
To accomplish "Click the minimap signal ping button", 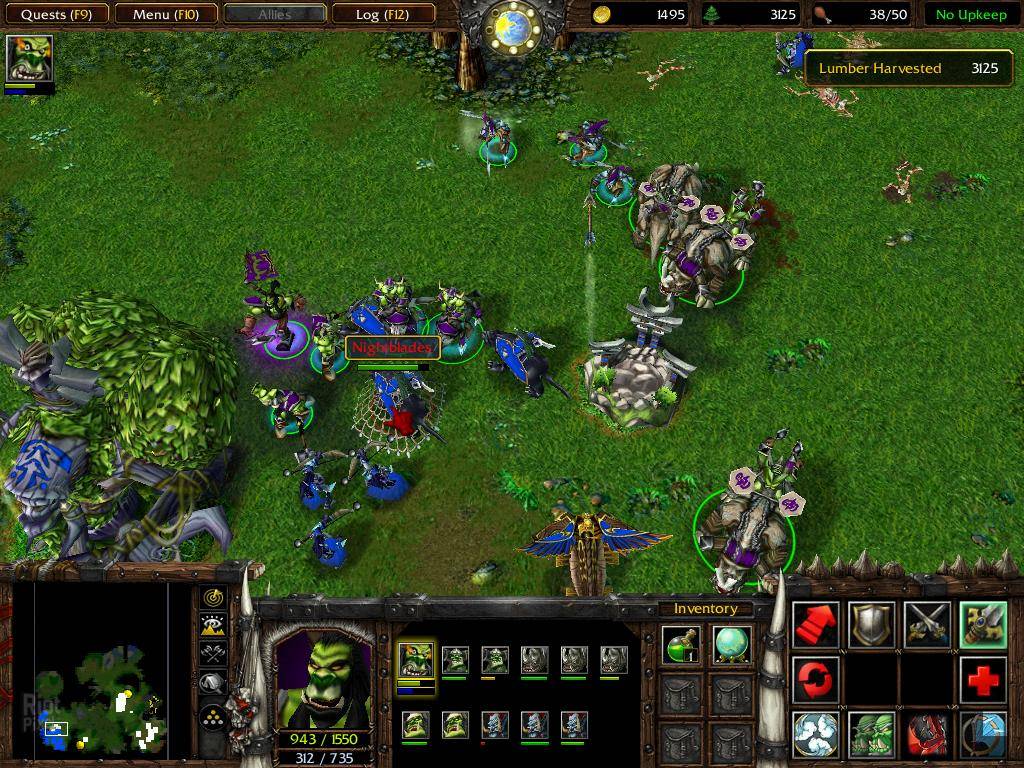I will click(x=213, y=598).
